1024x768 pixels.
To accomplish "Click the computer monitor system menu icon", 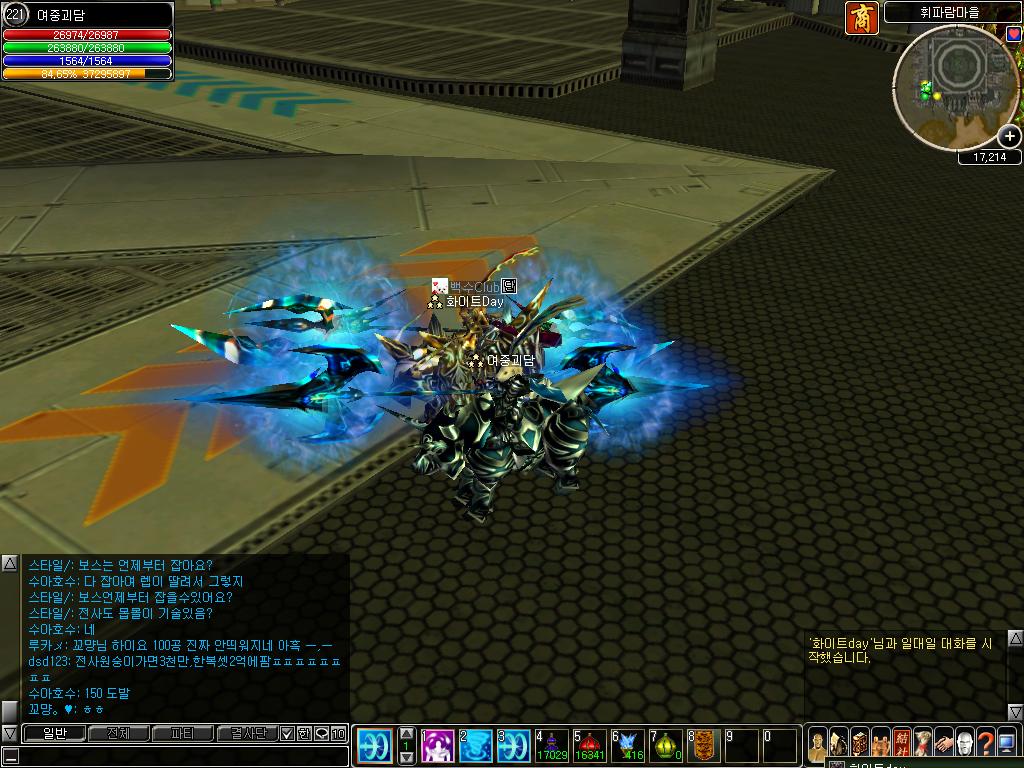I will click(x=1007, y=743).
